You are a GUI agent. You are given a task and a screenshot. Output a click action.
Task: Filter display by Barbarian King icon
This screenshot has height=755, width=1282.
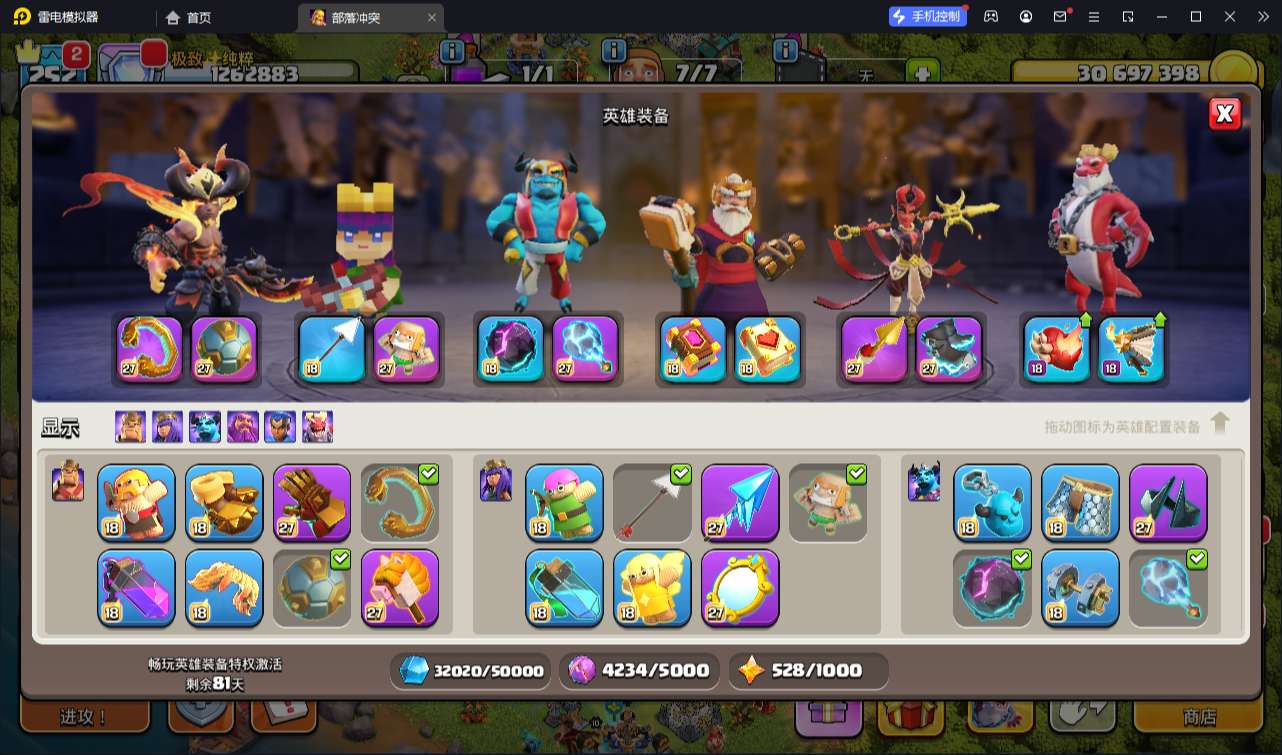pos(130,427)
